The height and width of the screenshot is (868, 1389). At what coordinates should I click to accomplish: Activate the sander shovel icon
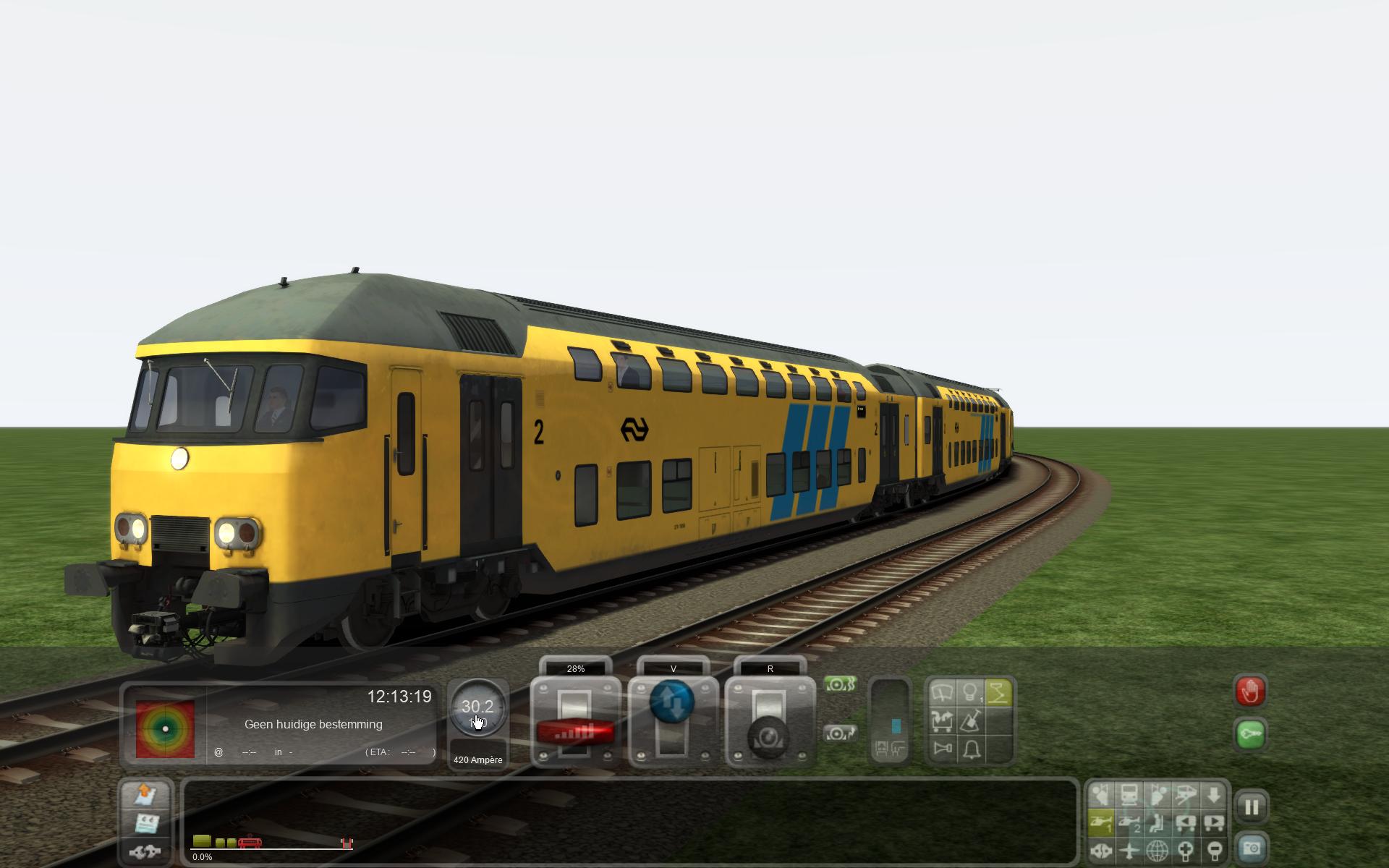pyautogui.click(x=970, y=720)
